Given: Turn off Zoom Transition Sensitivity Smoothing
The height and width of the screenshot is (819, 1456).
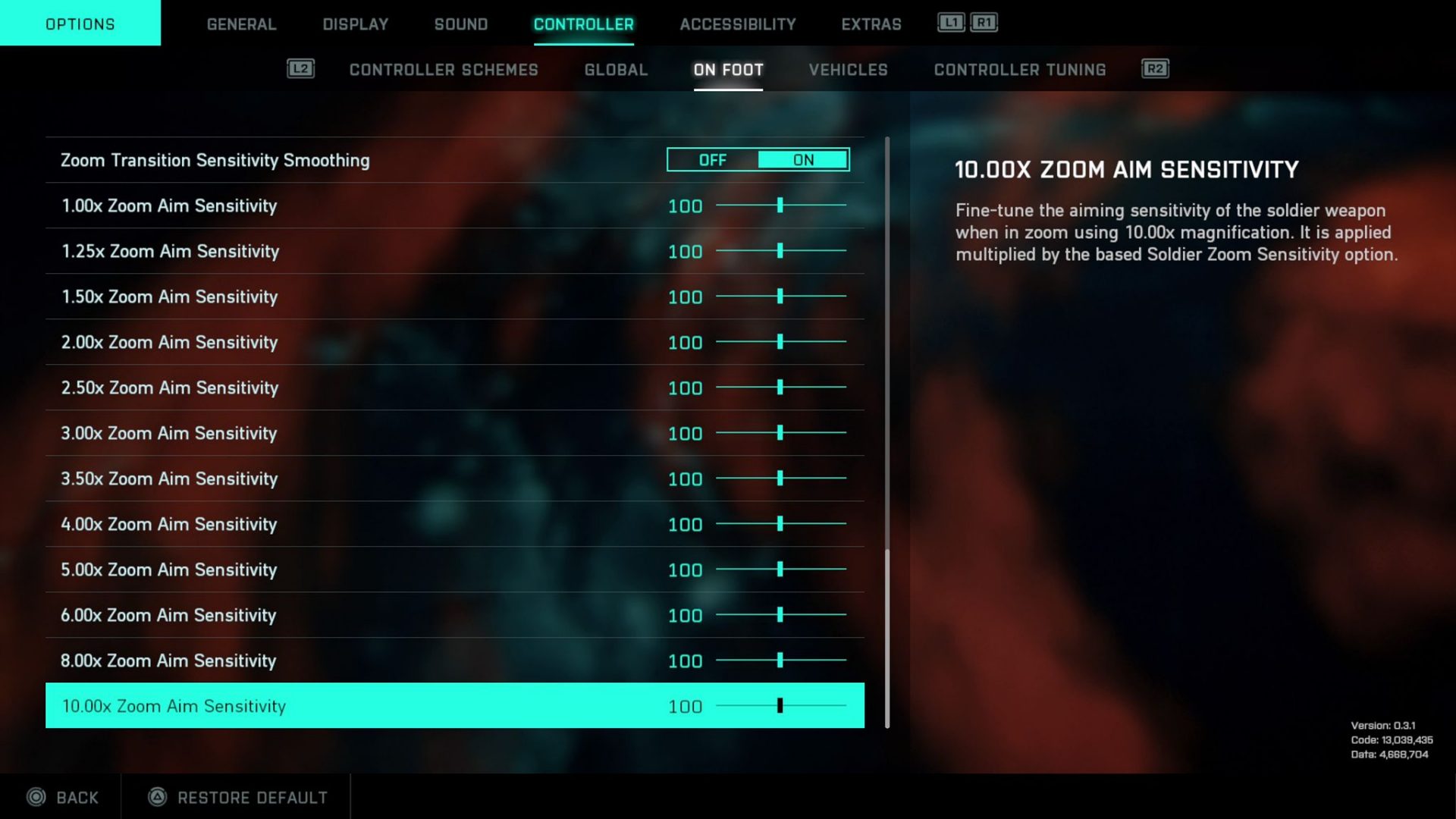Looking at the screenshot, I should 713,160.
